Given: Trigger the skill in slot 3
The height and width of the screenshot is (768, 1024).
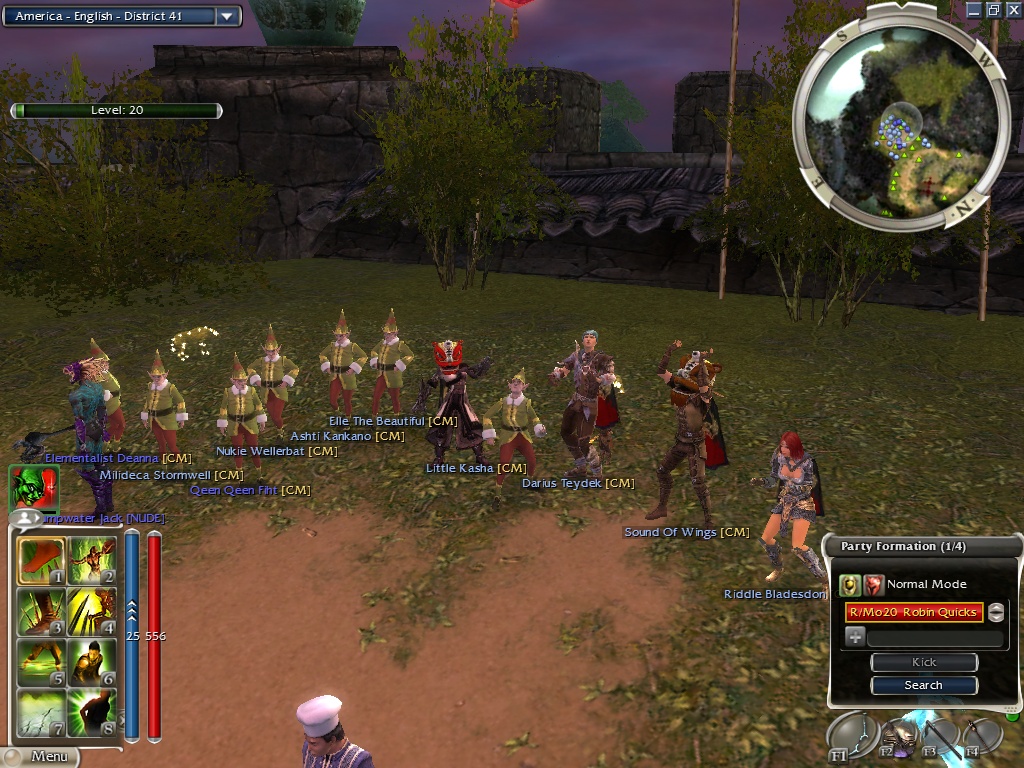Looking at the screenshot, I should point(42,611).
